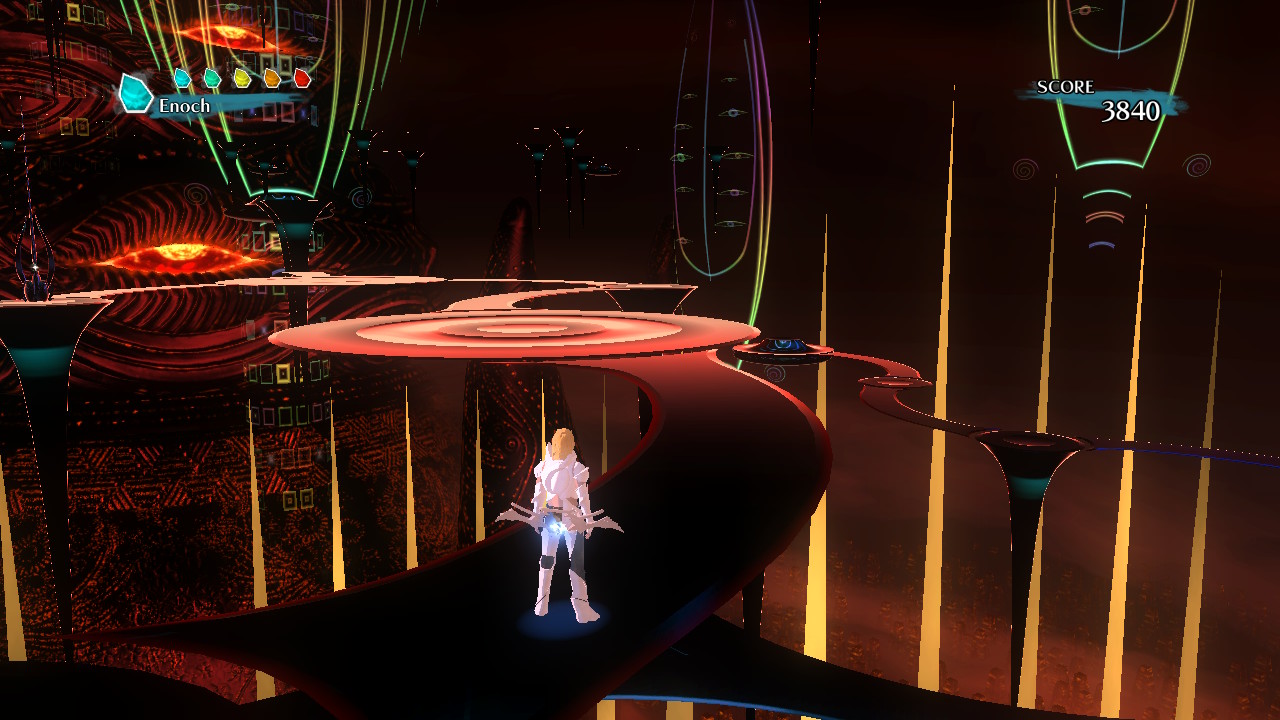Viewport: 1280px width, 720px height.
Task: Click the Enoch character name banner
Action: click(186, 106)
